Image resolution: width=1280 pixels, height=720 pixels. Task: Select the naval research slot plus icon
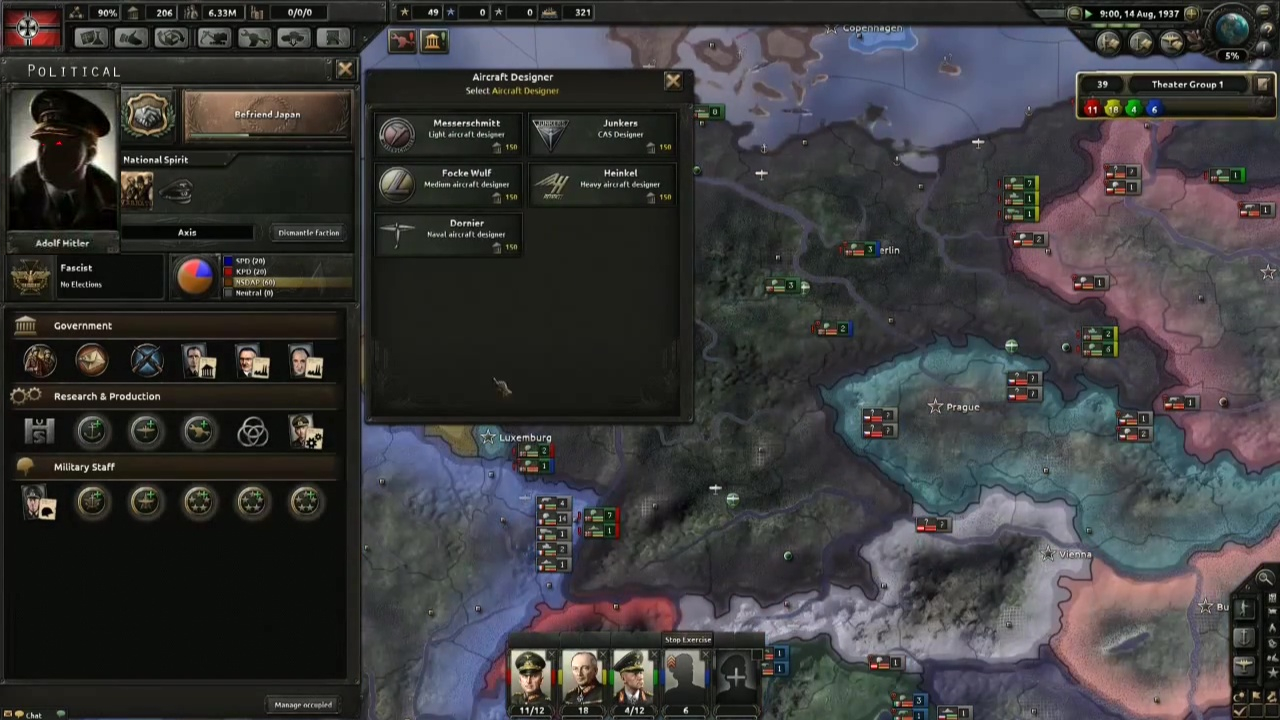click(93, 429)
